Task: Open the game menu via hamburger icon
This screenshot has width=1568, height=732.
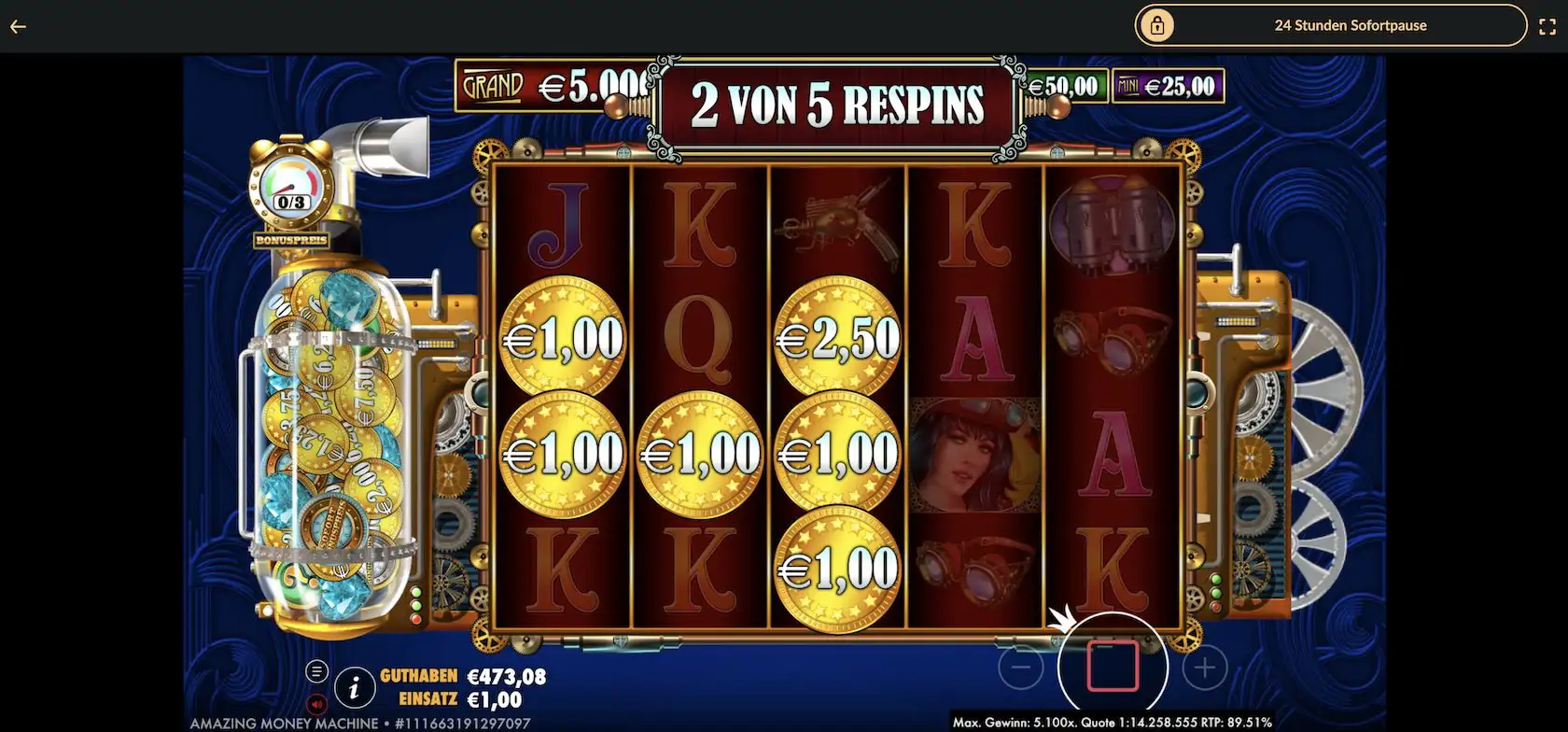Action: (x=316, y=670)
